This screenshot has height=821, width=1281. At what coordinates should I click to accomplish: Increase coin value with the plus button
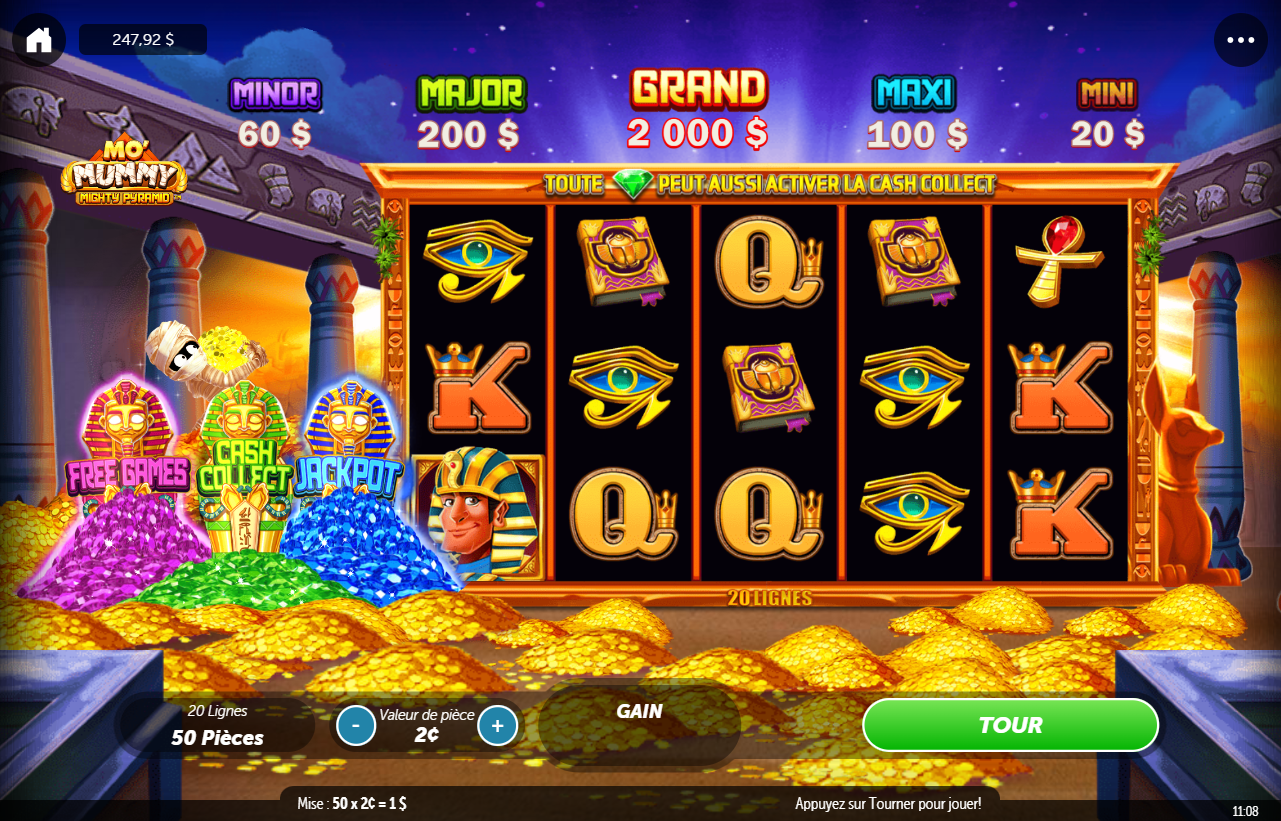(498, 725)
